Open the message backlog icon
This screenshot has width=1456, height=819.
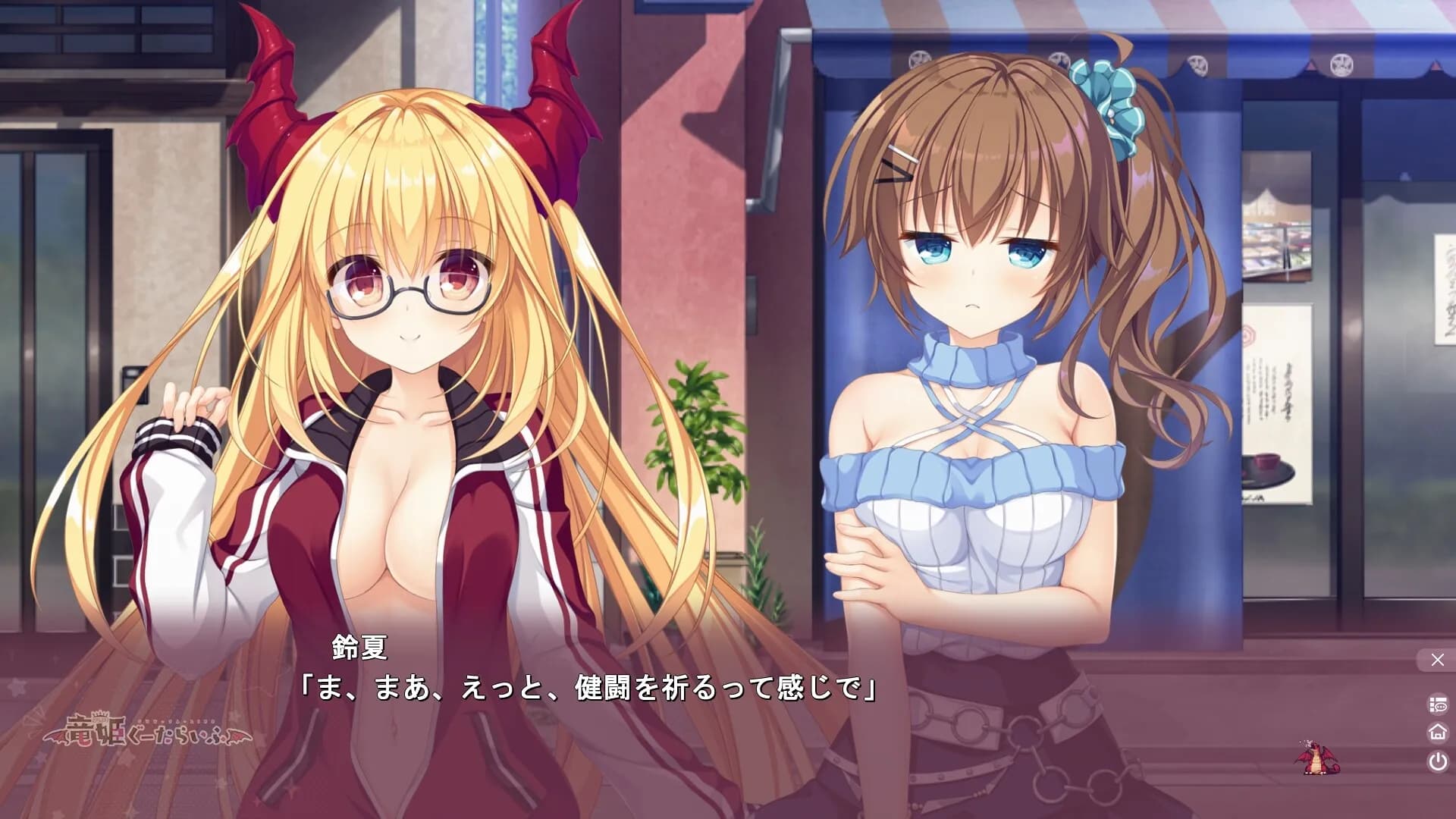click(1437, 702)
